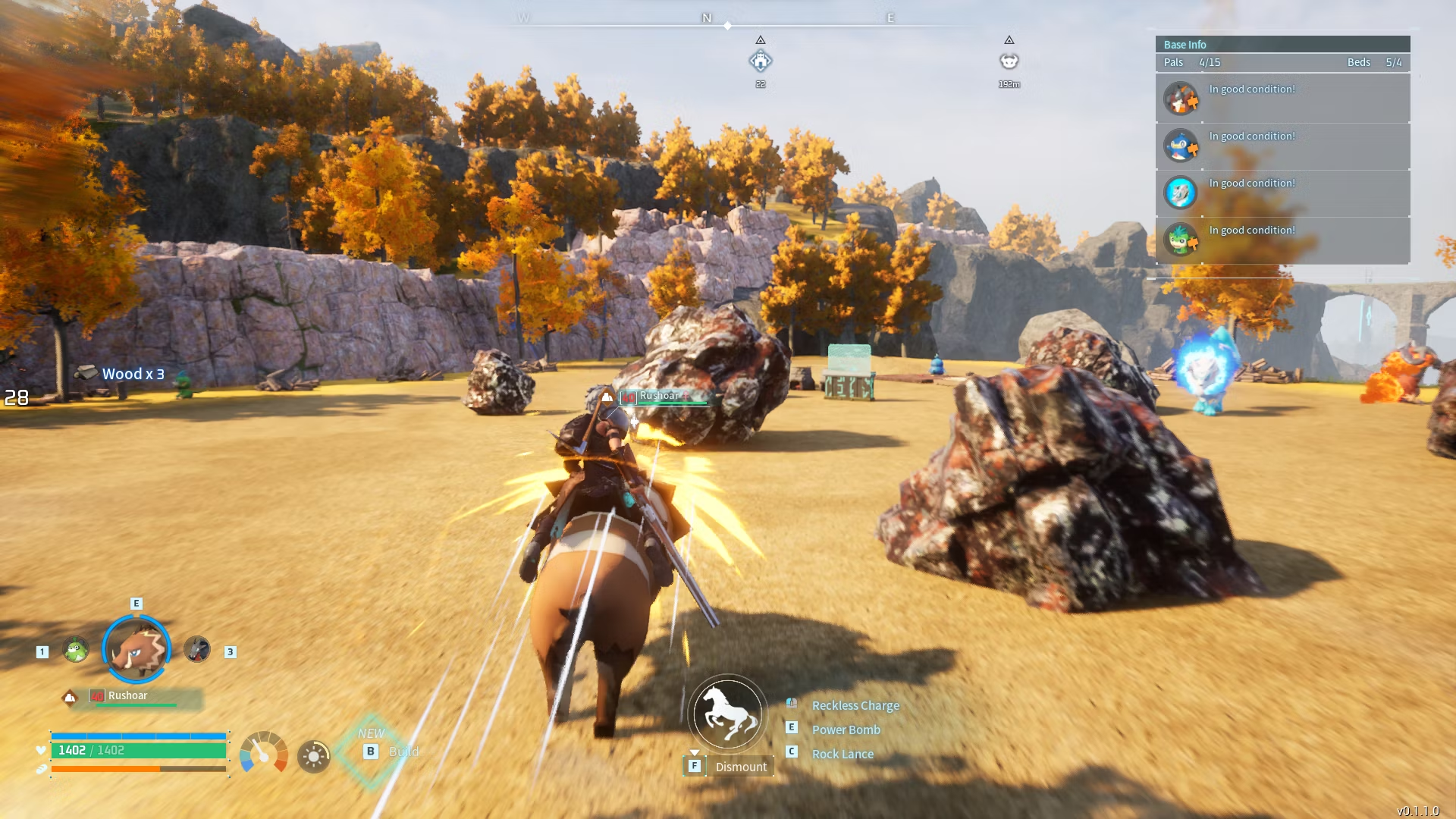The image size is (1456, 819).
Task: Select the green leafy pal in Base Info
Action: coord(1181,240)
